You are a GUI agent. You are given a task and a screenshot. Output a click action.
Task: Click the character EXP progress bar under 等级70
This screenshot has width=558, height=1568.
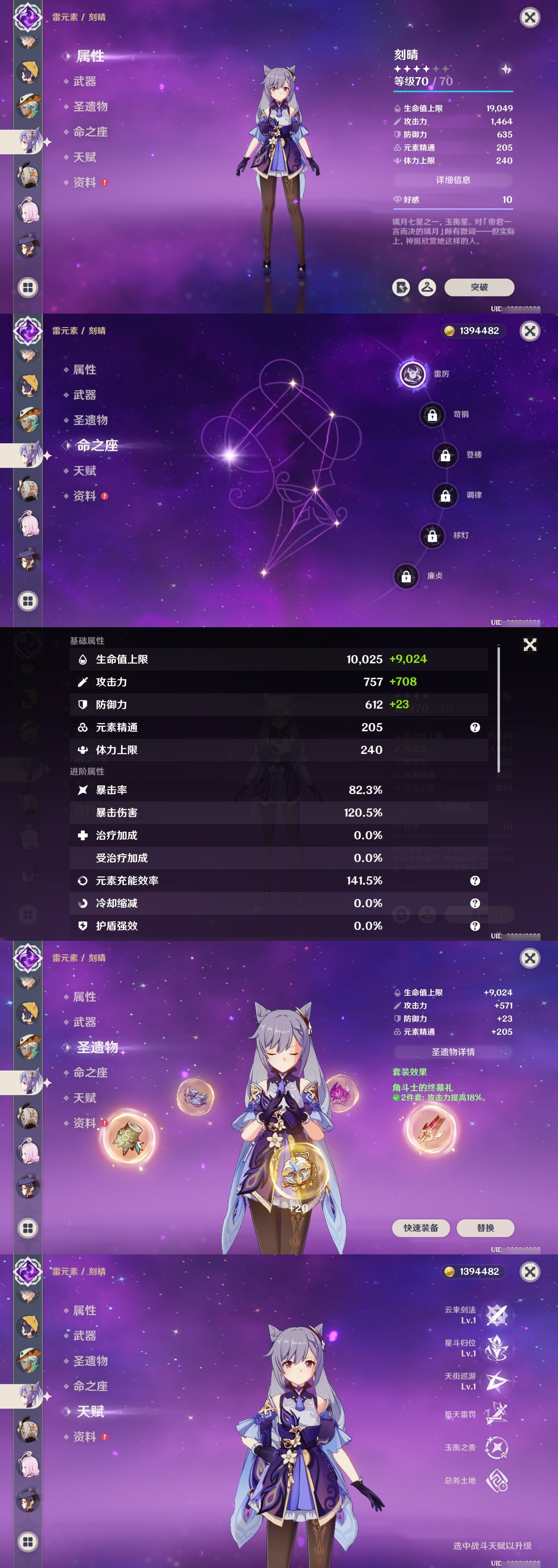pos(454,91)
